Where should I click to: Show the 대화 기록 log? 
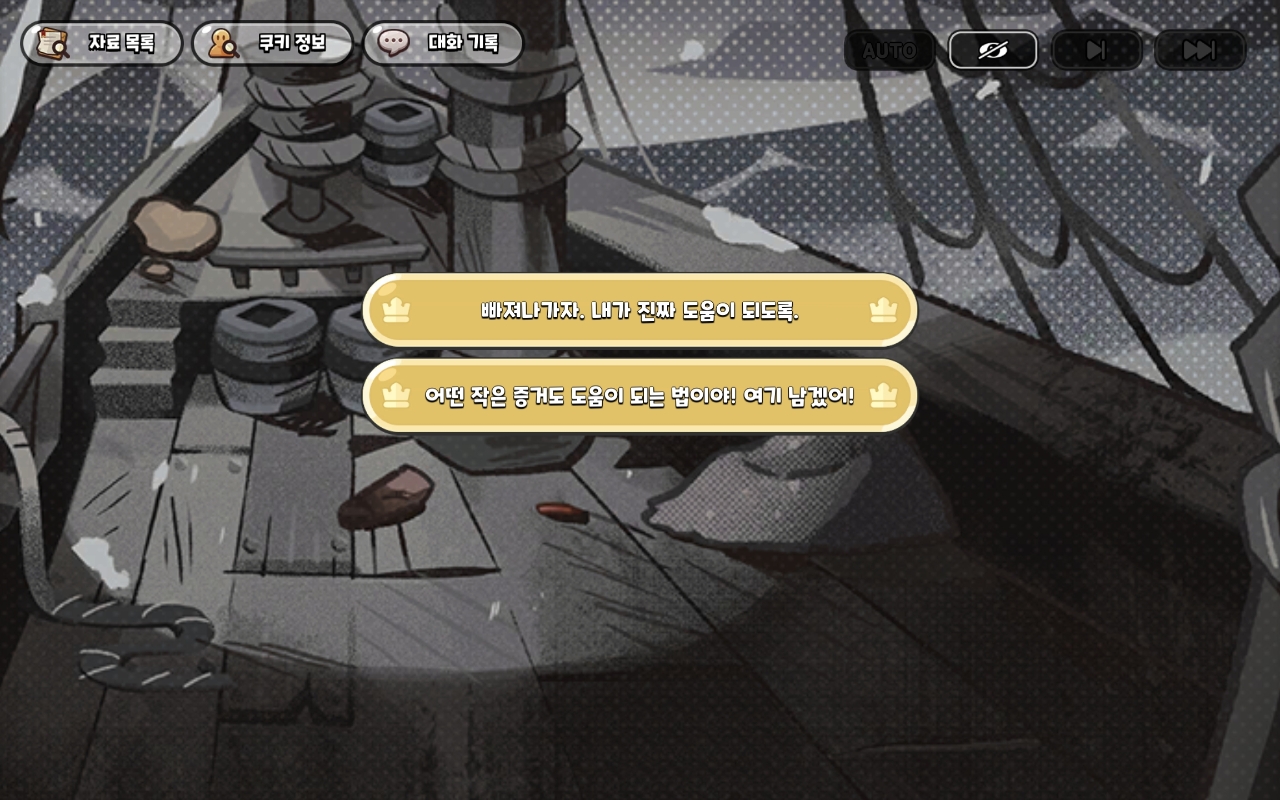(443, 44)
